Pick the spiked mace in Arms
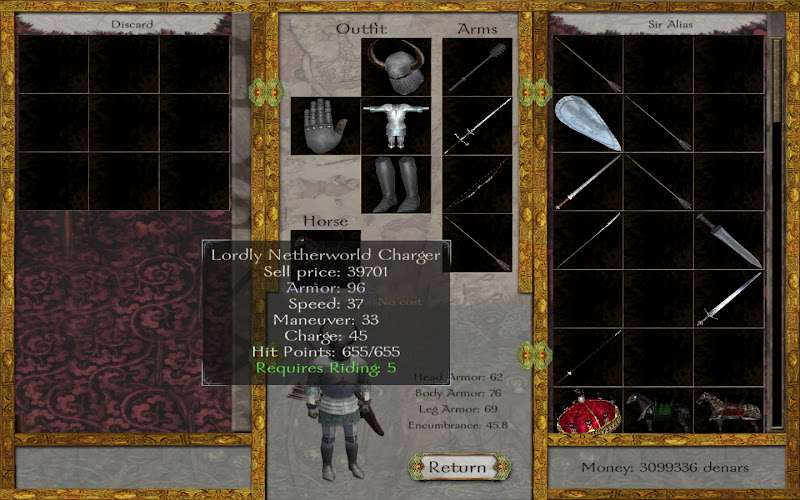800x500 pixels. click(x=478, y=66)
